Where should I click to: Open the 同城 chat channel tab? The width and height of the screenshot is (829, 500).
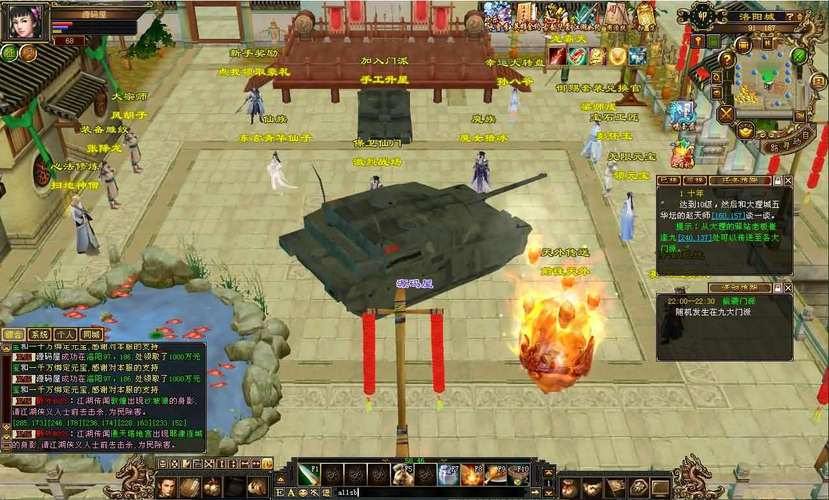coord(91,334)
